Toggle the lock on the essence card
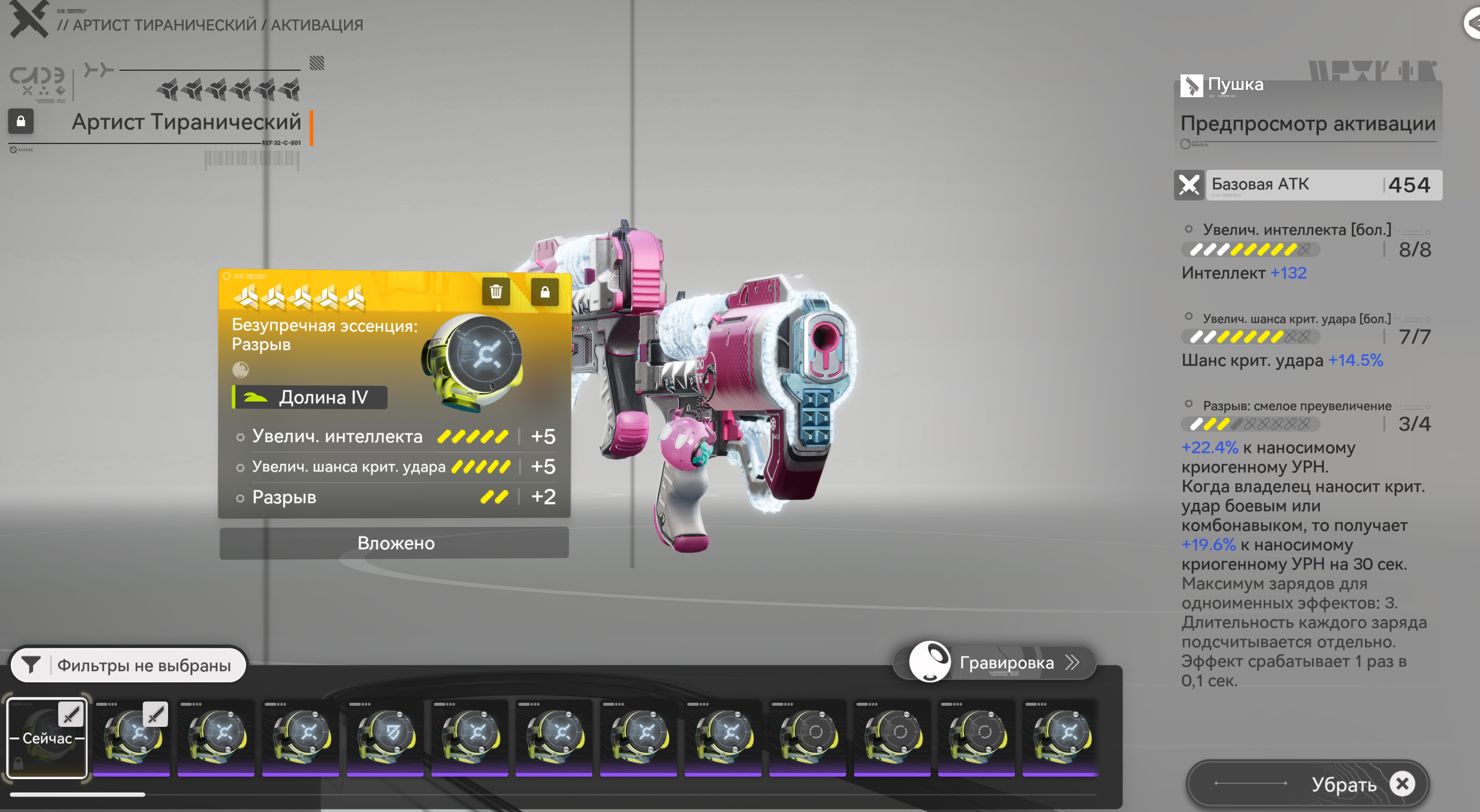The height and width of the screenshot is (812, 1480). 544,292
